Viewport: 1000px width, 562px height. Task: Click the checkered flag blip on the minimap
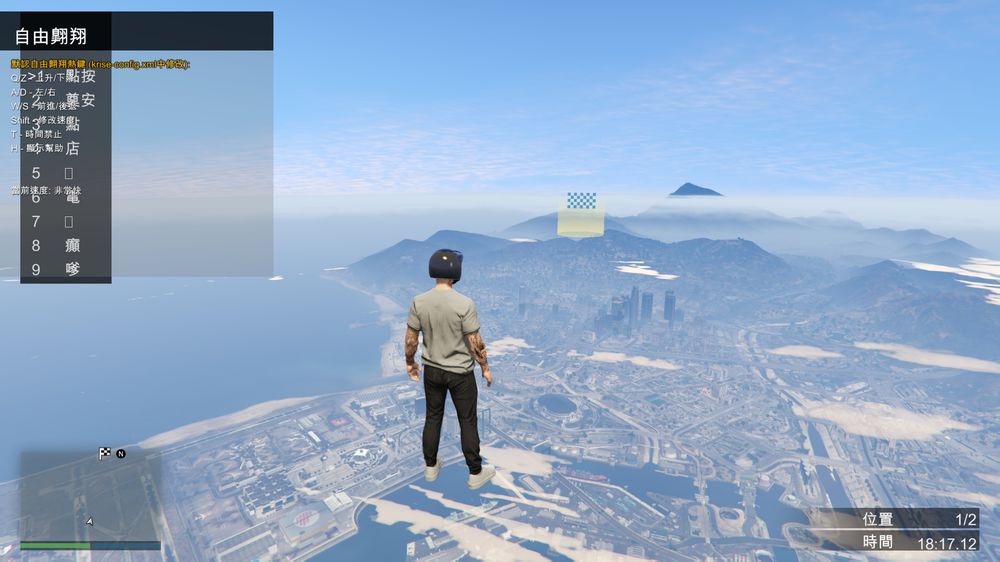[105, 453]
